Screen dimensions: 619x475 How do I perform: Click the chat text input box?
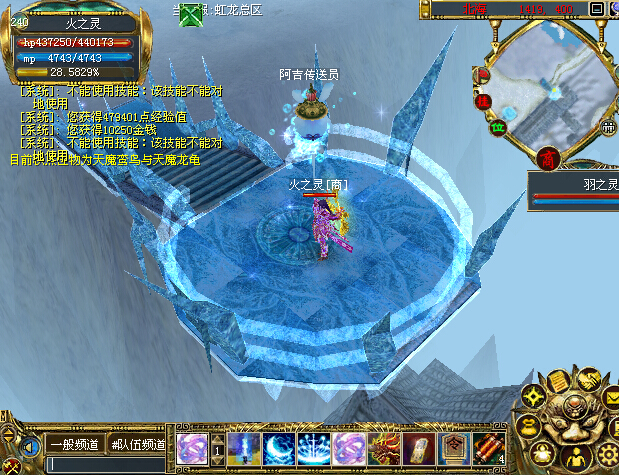coord(110,464)
